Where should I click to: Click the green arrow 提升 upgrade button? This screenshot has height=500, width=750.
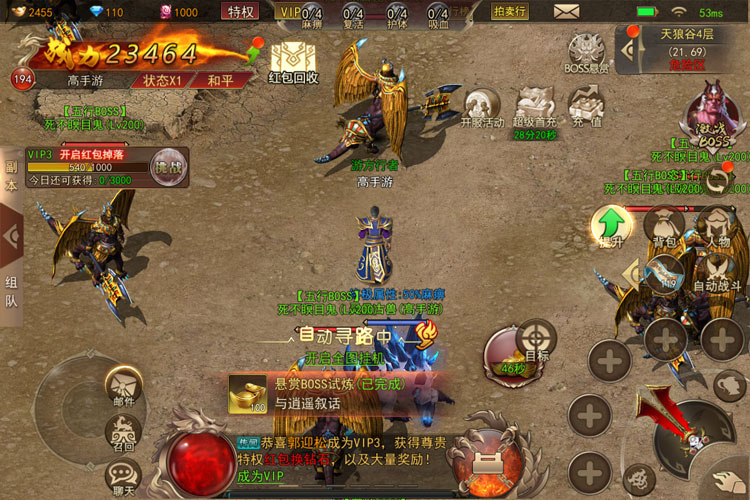(x=609, y=226)
